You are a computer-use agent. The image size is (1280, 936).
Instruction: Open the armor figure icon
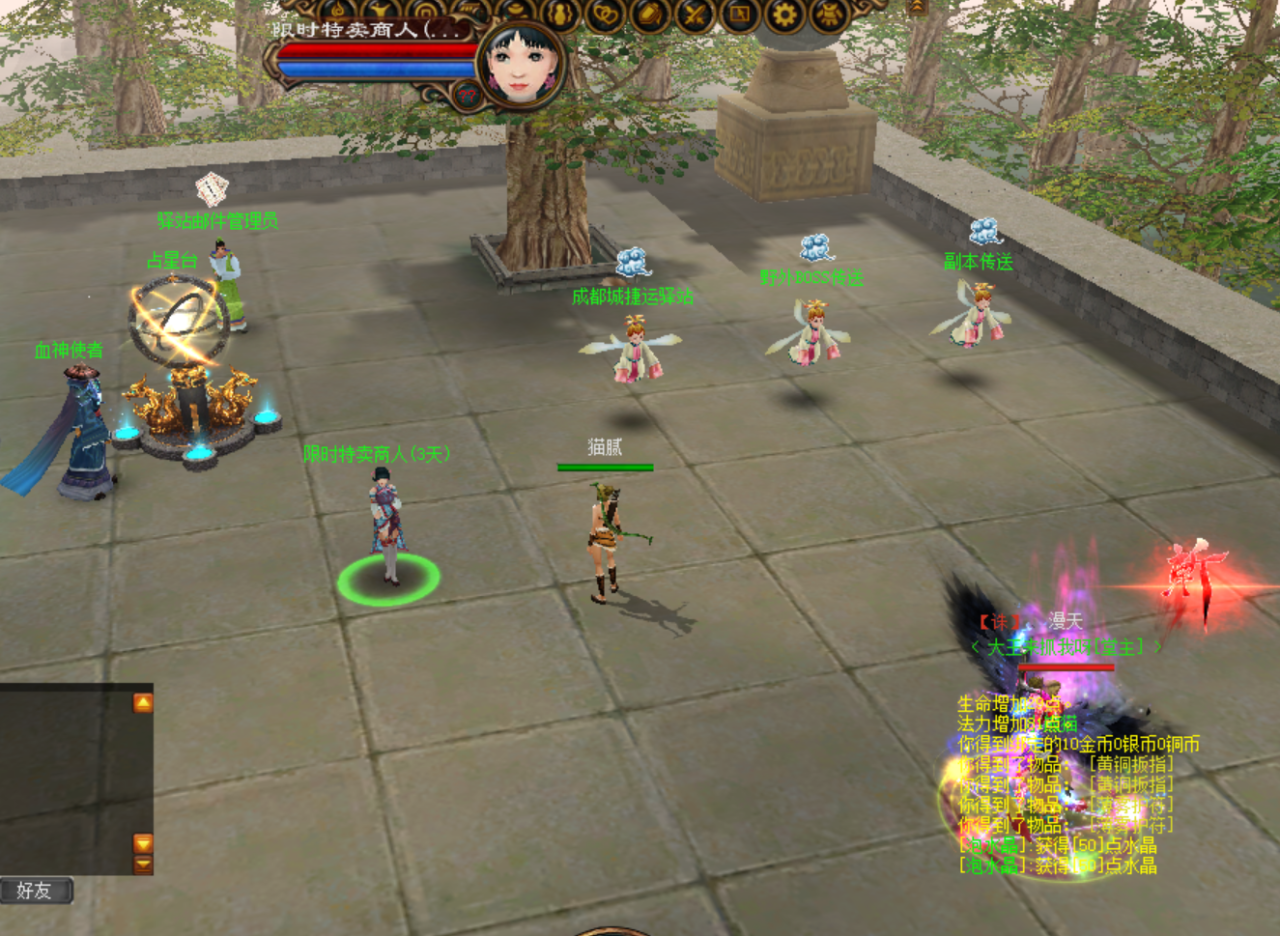[830, 14]
